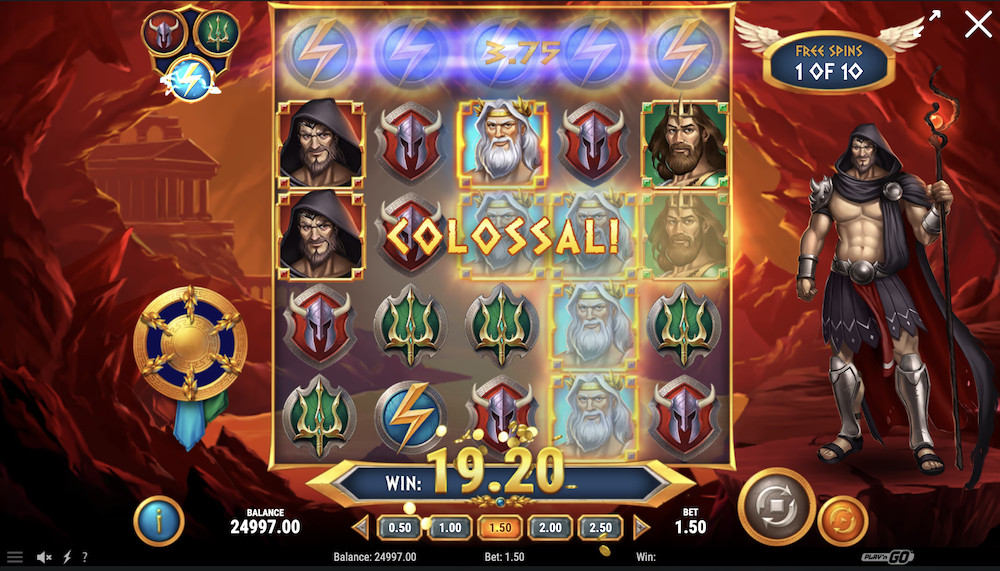Open the paytable info button

pyautogui.click(x=158, y=521)
